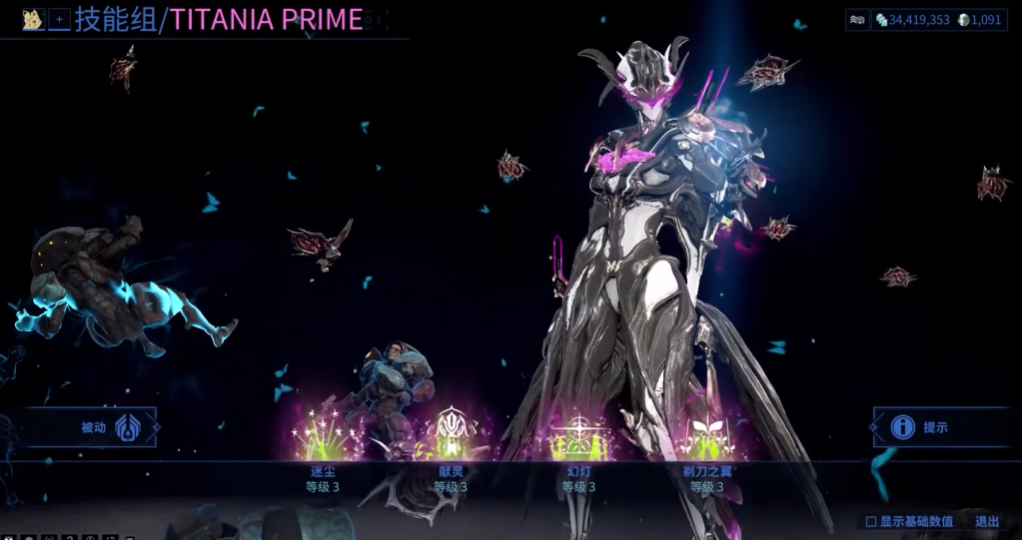
Task: Open the icon button left of the credits
Action: pyautogui.click(x=857, y=19)
